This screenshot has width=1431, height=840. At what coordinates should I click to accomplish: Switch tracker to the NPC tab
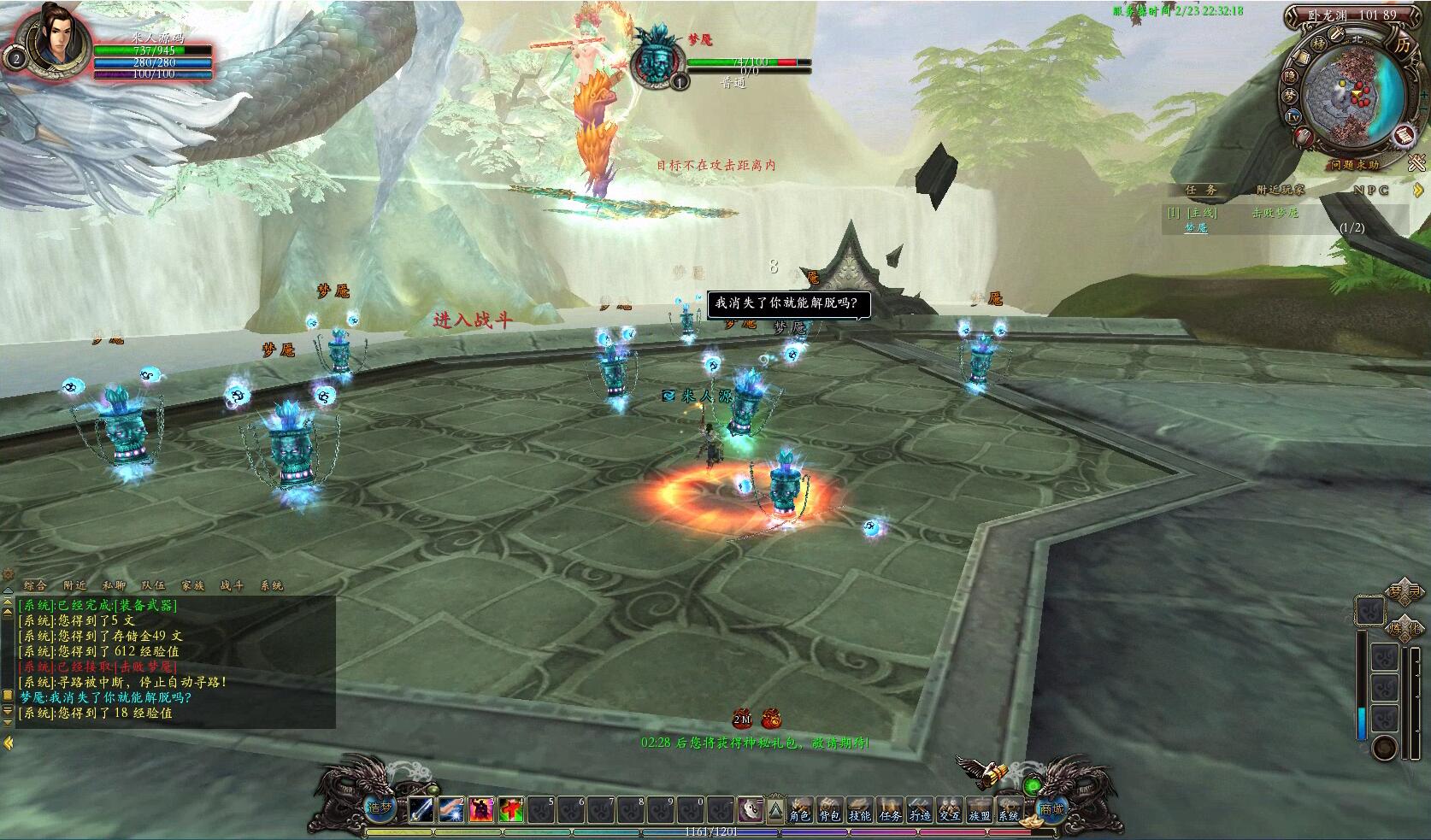[x=1370, y=191]
